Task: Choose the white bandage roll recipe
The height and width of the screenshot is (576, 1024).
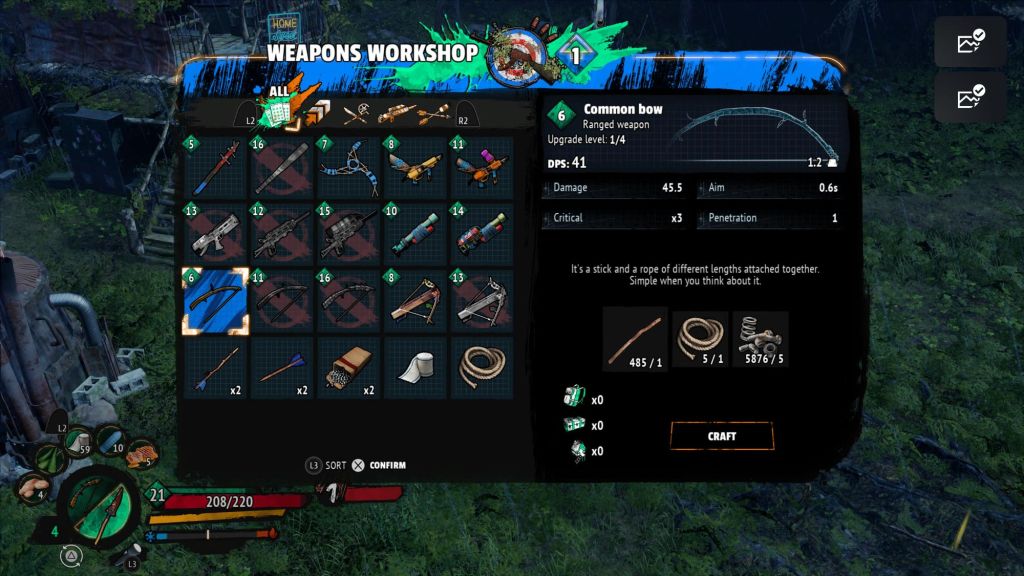Action: coord(415,368)
